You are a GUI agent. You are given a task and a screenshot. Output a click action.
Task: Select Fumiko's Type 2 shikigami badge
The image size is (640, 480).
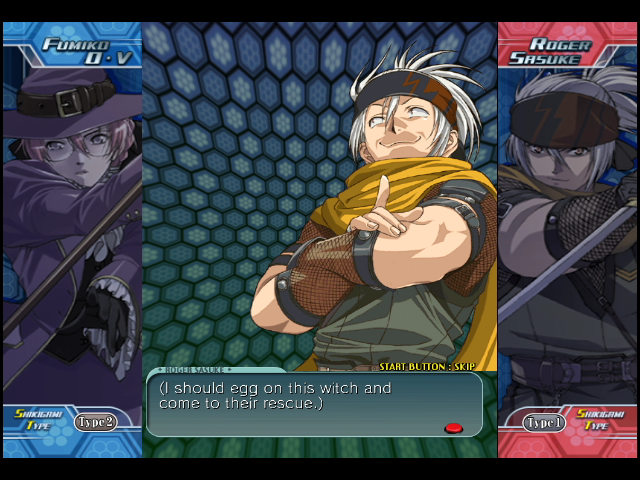[95, 422]
